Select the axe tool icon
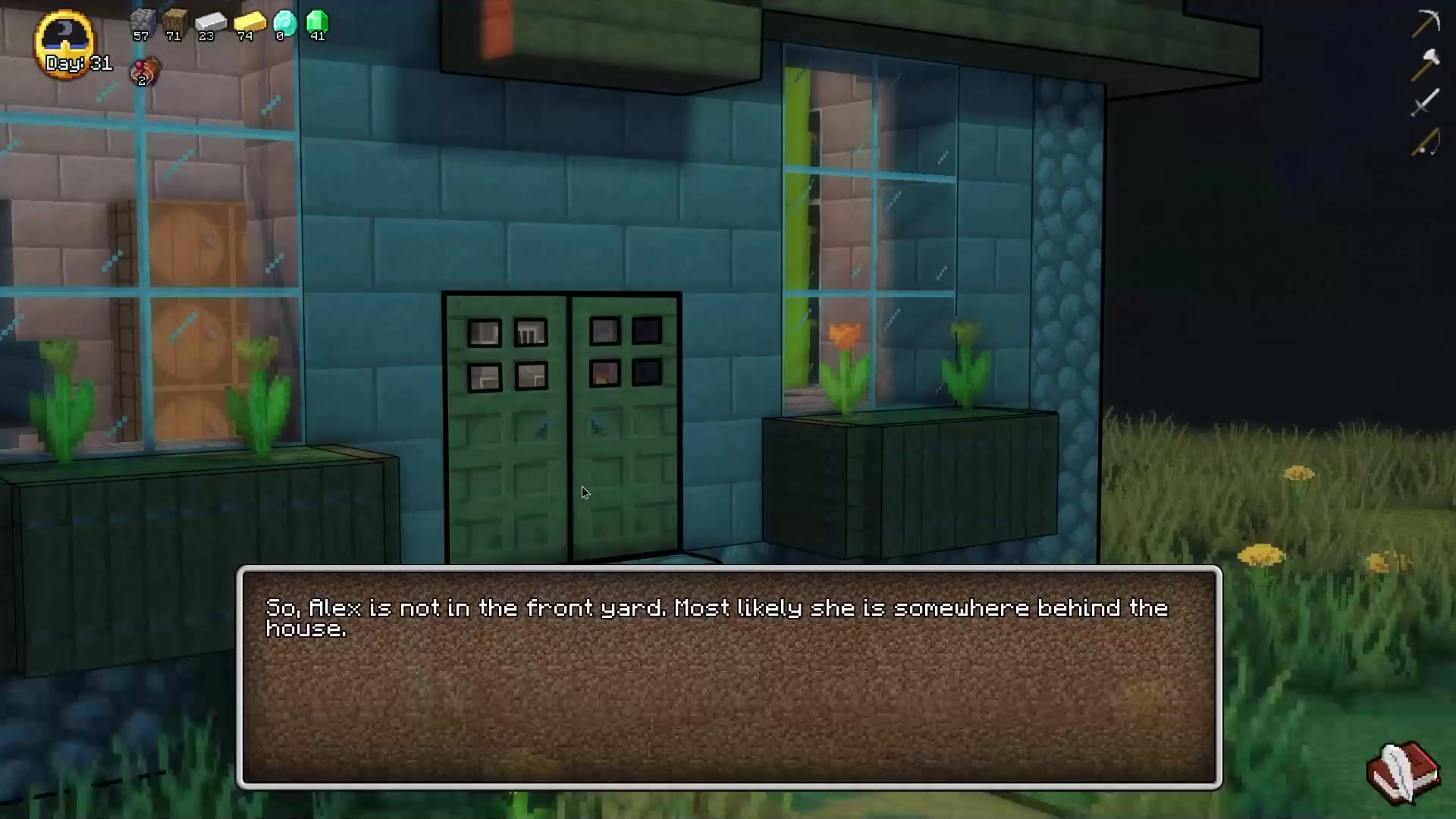The image size is (1456, 819). tap(1425, 64)
